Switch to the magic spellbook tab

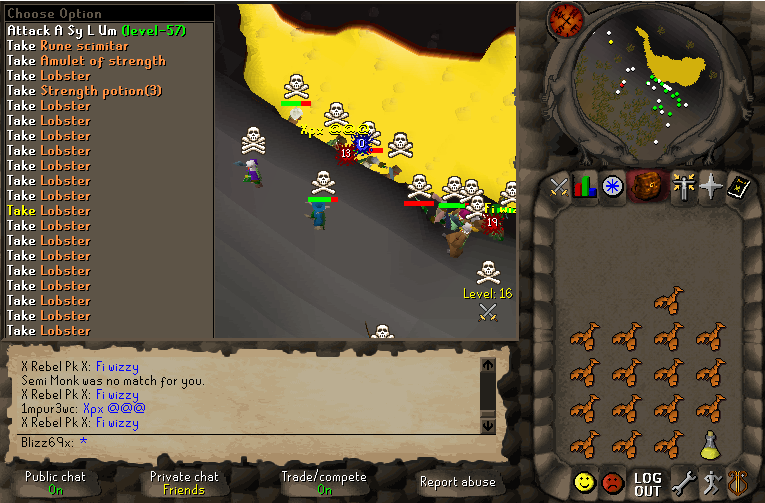pyautogui.click(x=738, y=186)
